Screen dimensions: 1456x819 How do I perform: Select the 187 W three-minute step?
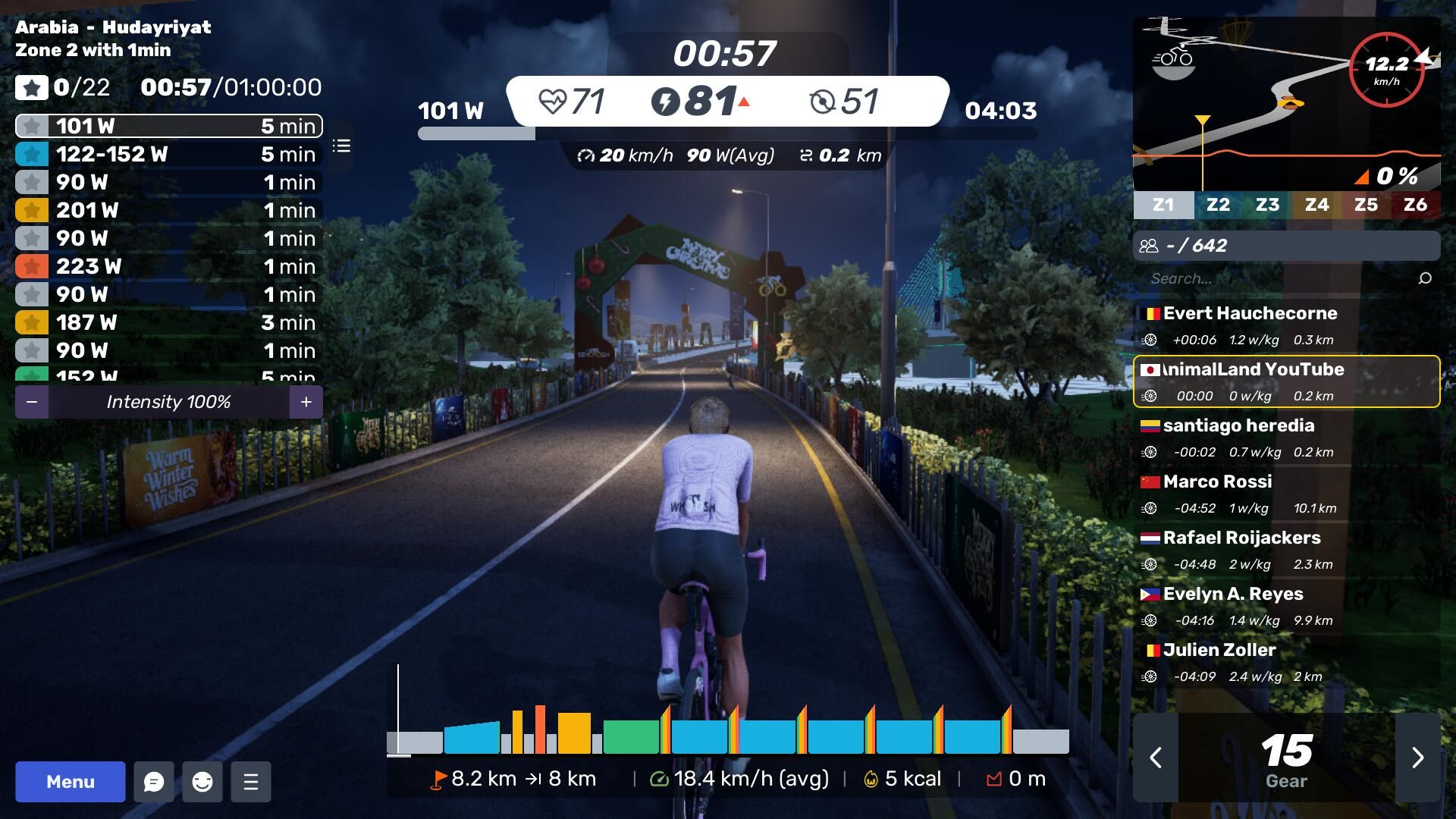(x=168, y=322)
